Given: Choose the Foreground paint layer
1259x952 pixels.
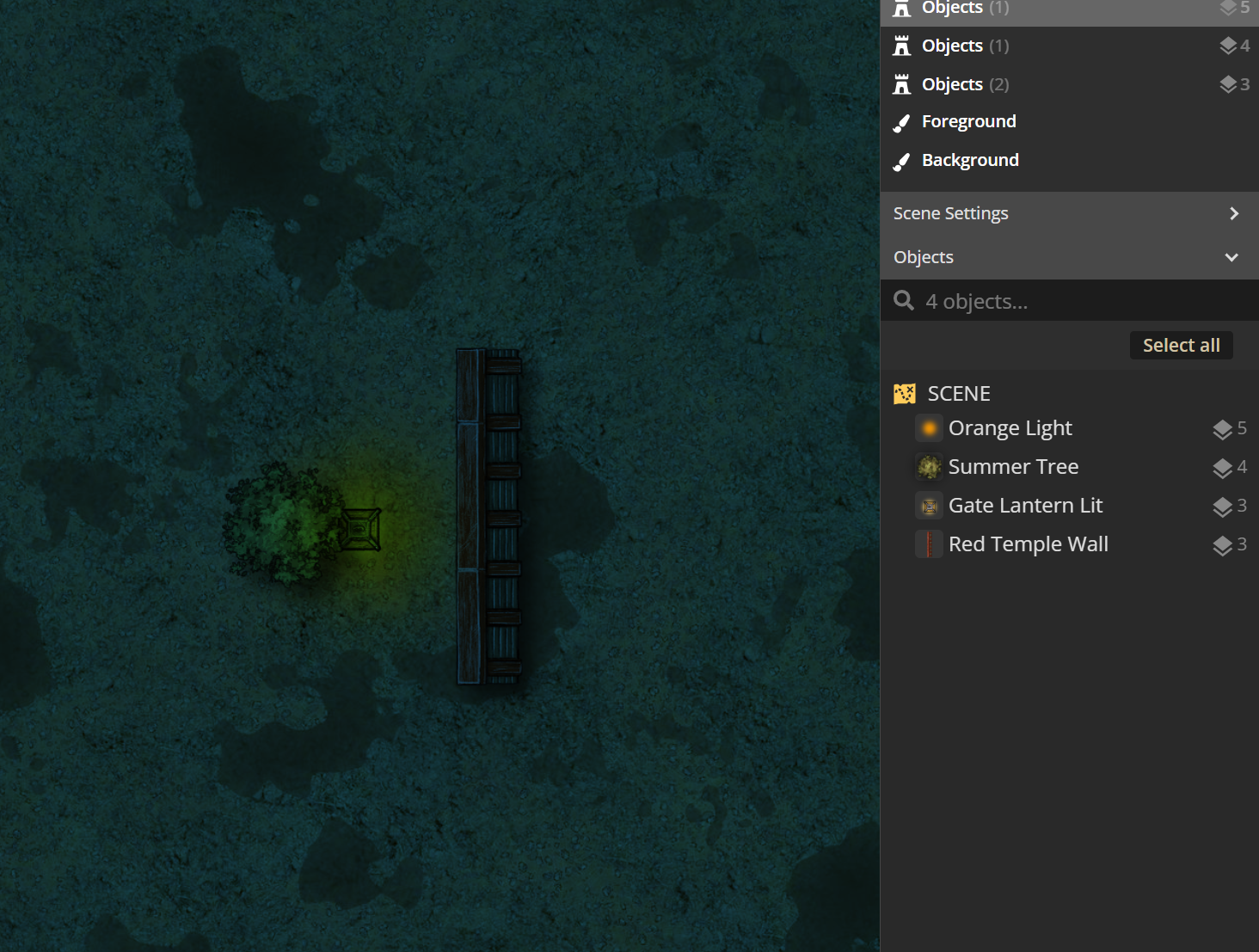Looking at the screenshot, I should click(x=968, y=122).
